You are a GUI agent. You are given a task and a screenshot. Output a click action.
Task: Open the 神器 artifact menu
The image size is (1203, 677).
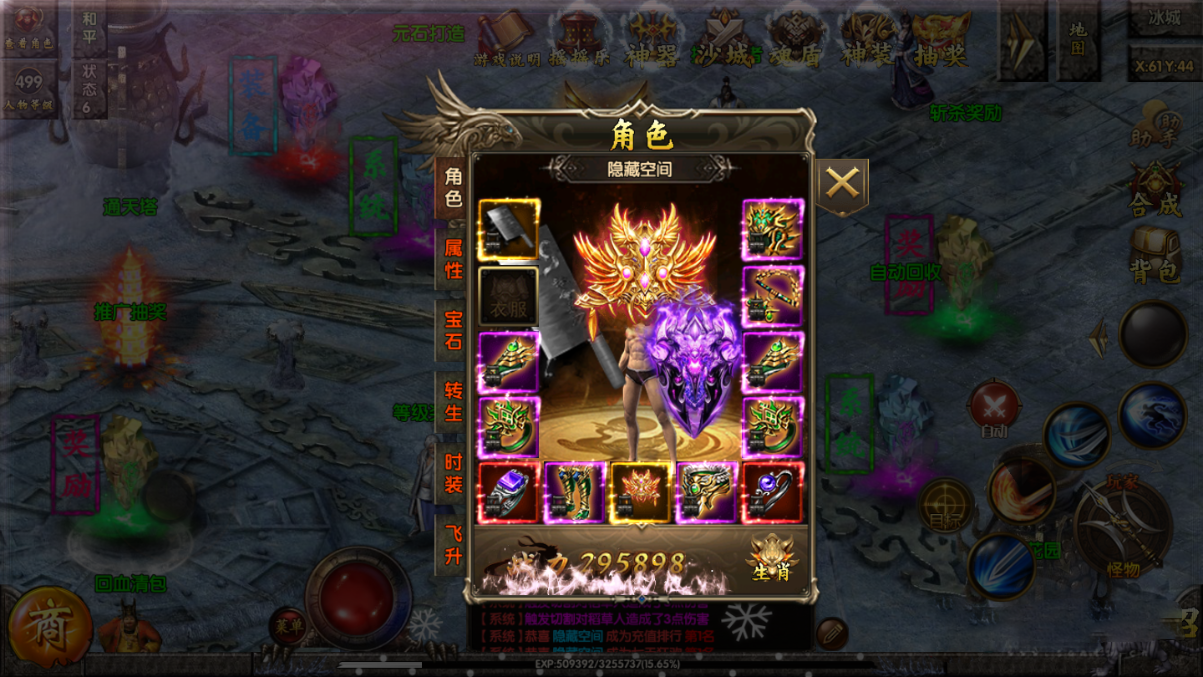tap(651, 40)
